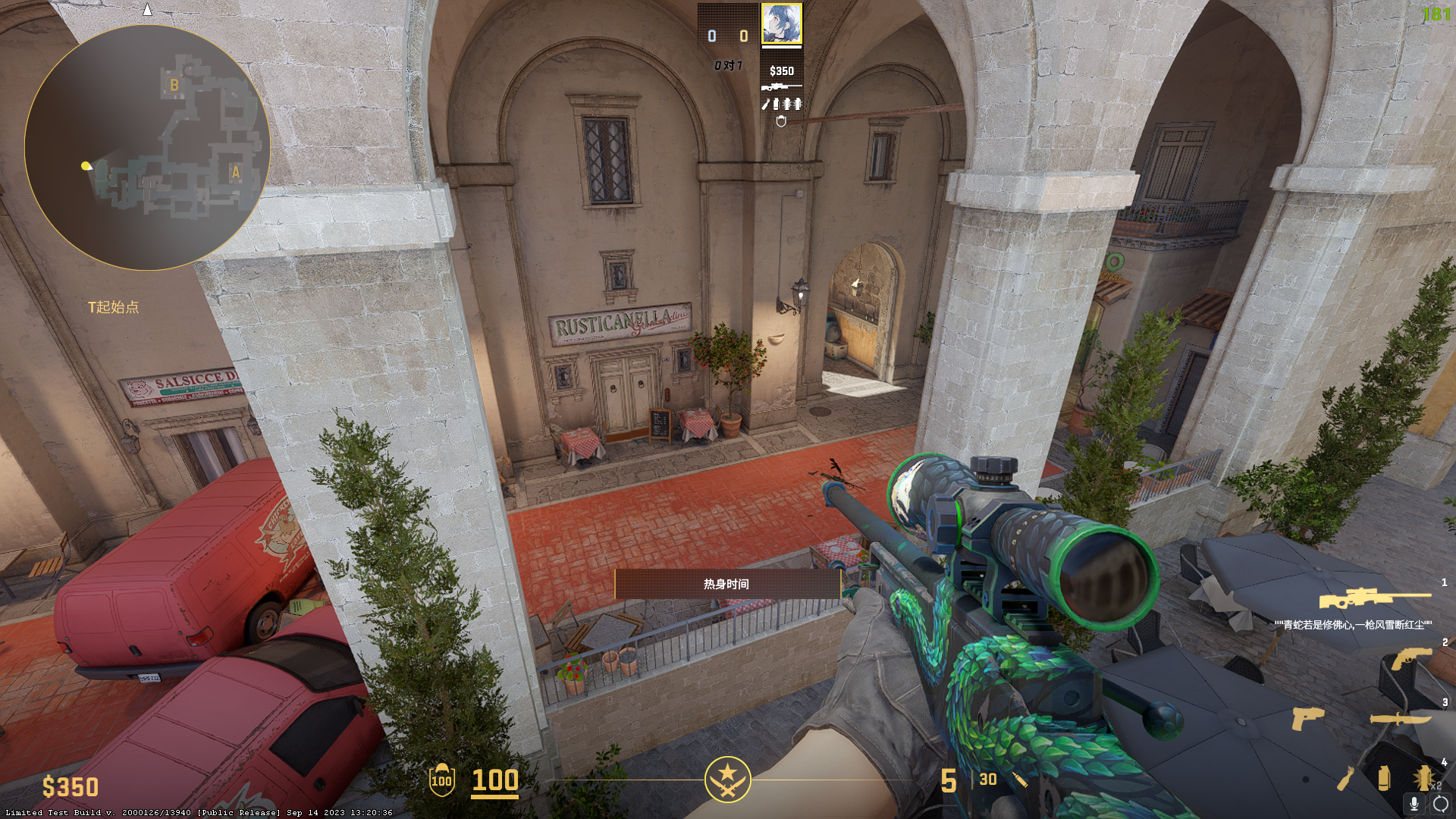Click the circular radar minimap
This screenshot has width=1456, height=819.
click(x=147, y=148)
